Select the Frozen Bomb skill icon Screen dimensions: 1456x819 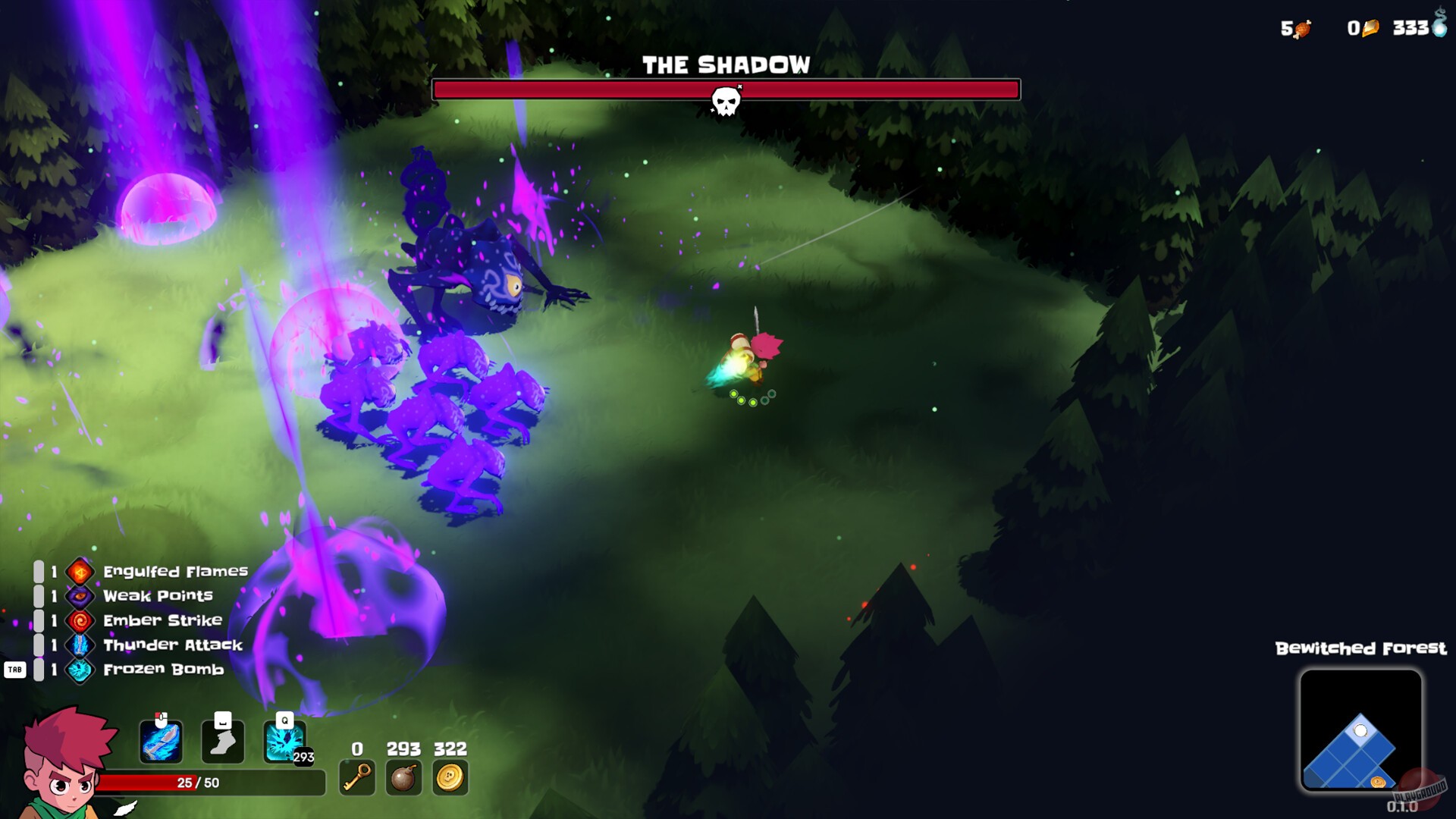pos(80,670)
